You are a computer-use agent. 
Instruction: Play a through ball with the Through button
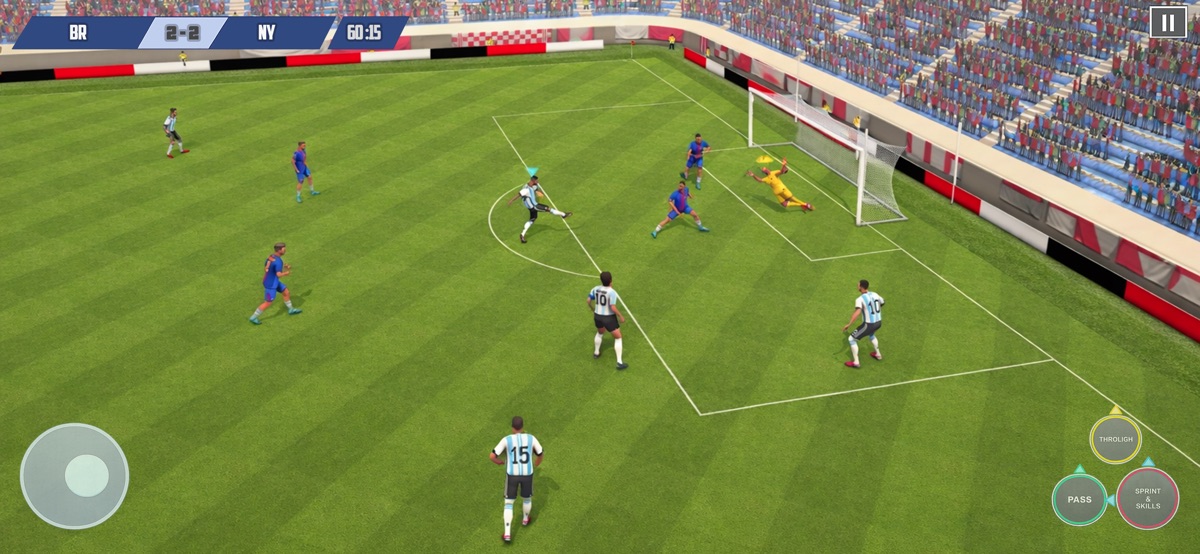click(1115, 440)
